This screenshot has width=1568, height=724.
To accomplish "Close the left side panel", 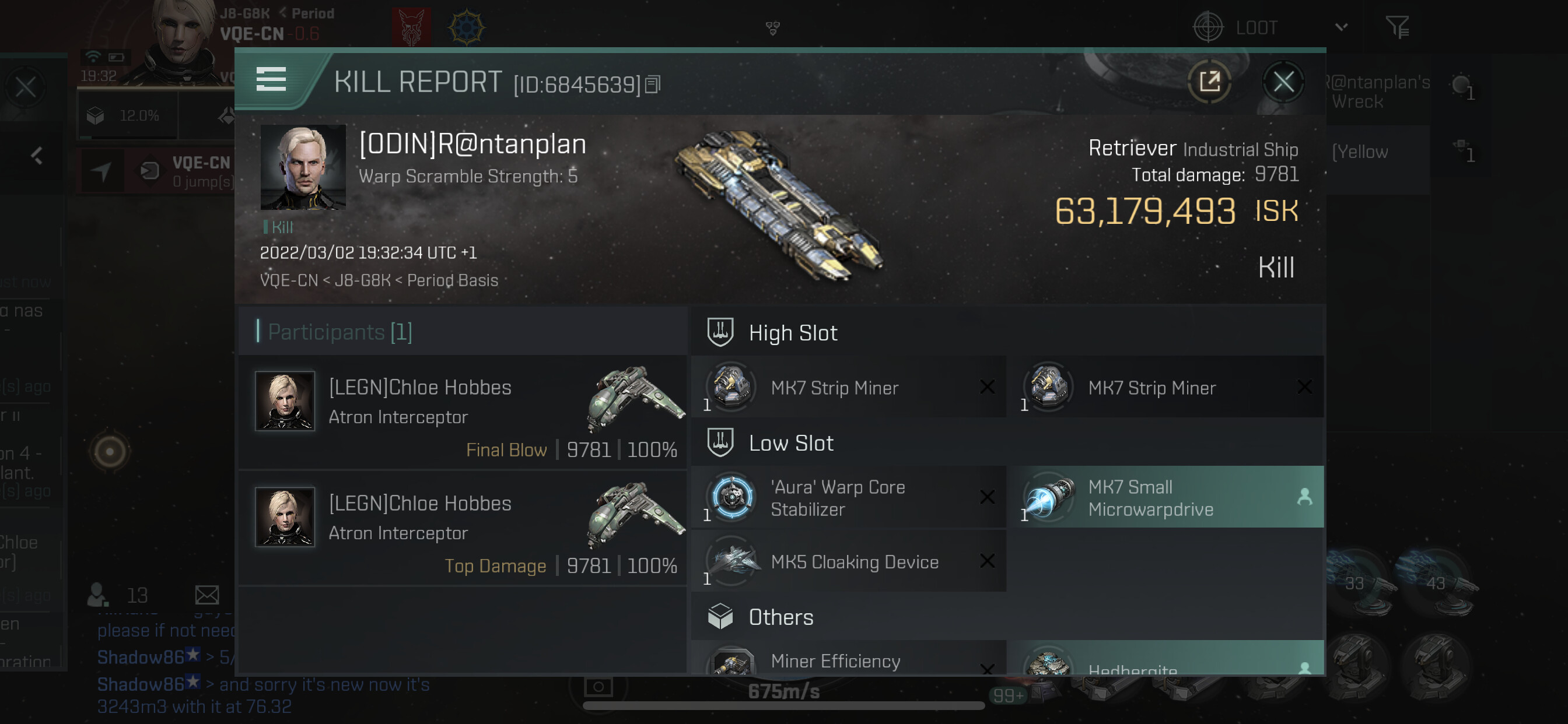I will (x=26, y=87).
